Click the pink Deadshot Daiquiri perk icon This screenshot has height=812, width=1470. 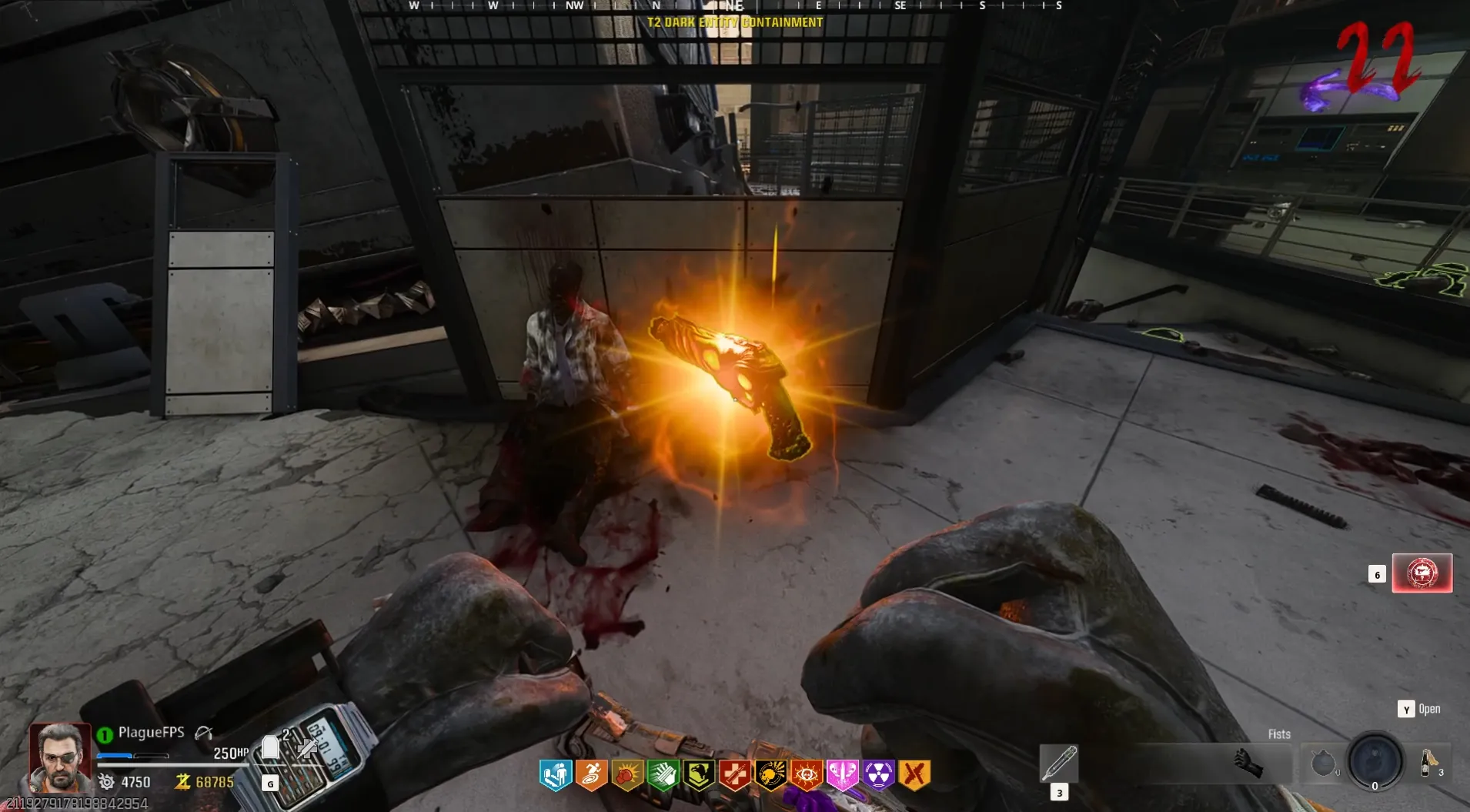point(842,775)
